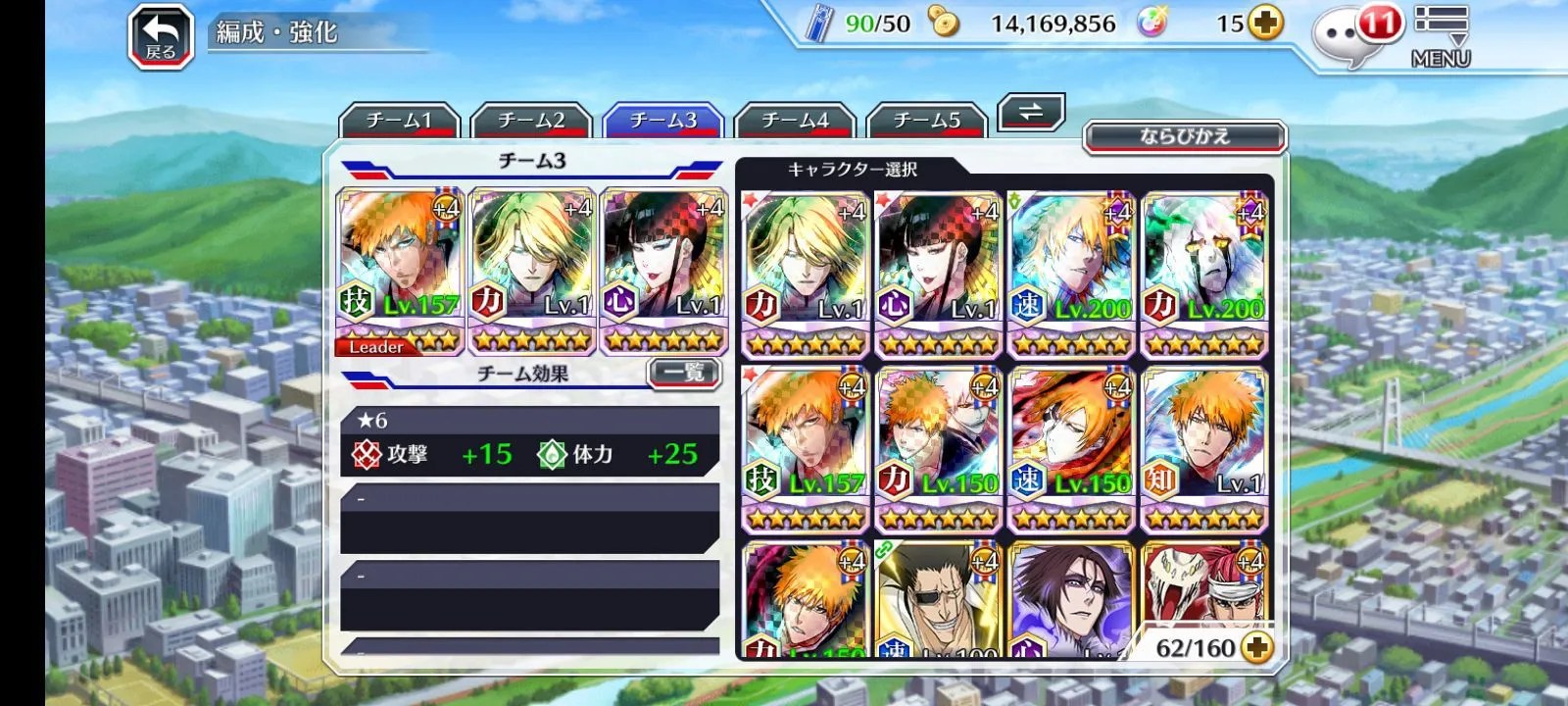Viewport: 1568px width, 706px height.
Task: Switch to the チーム2 tab
Action: pyautogui.click(x=531, y=121)
